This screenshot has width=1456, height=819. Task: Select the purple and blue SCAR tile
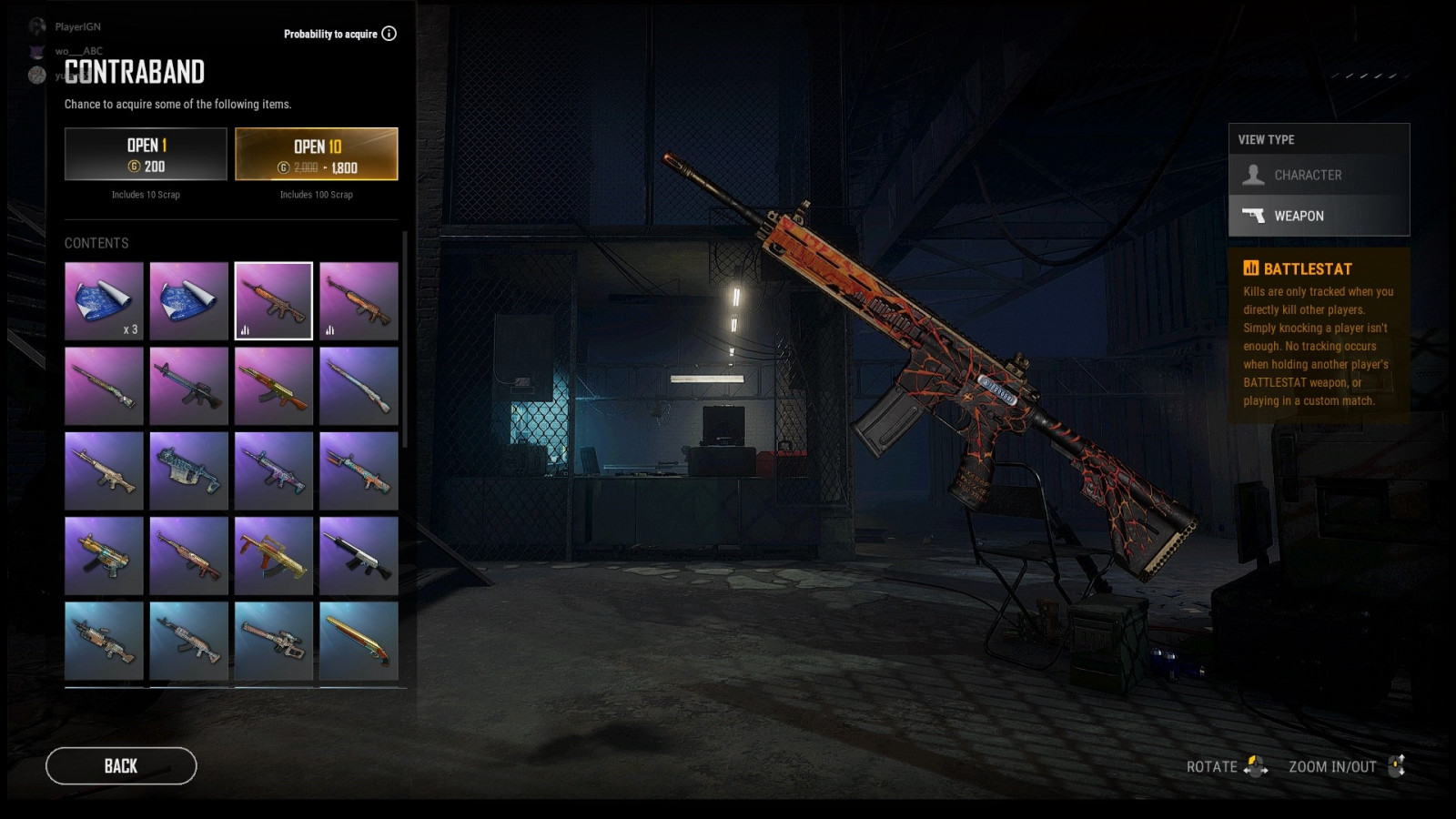pos(273,470)
